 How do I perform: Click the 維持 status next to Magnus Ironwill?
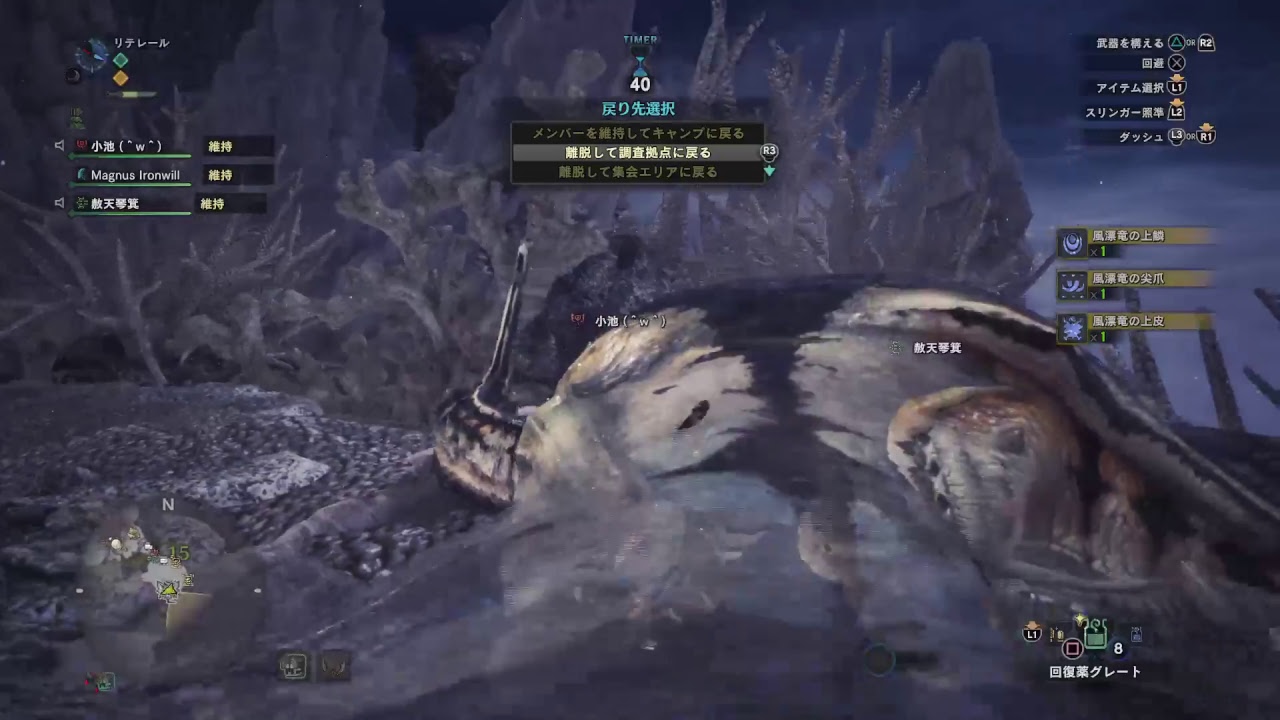pos(220,174)
